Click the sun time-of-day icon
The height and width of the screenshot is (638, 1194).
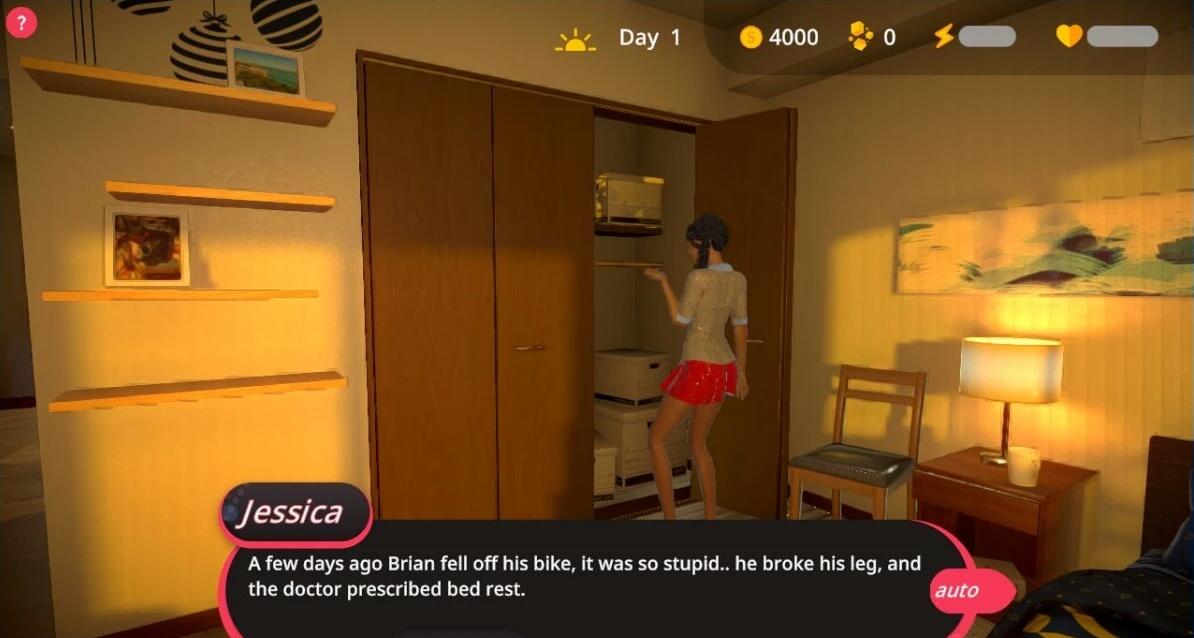coord(575,40)
